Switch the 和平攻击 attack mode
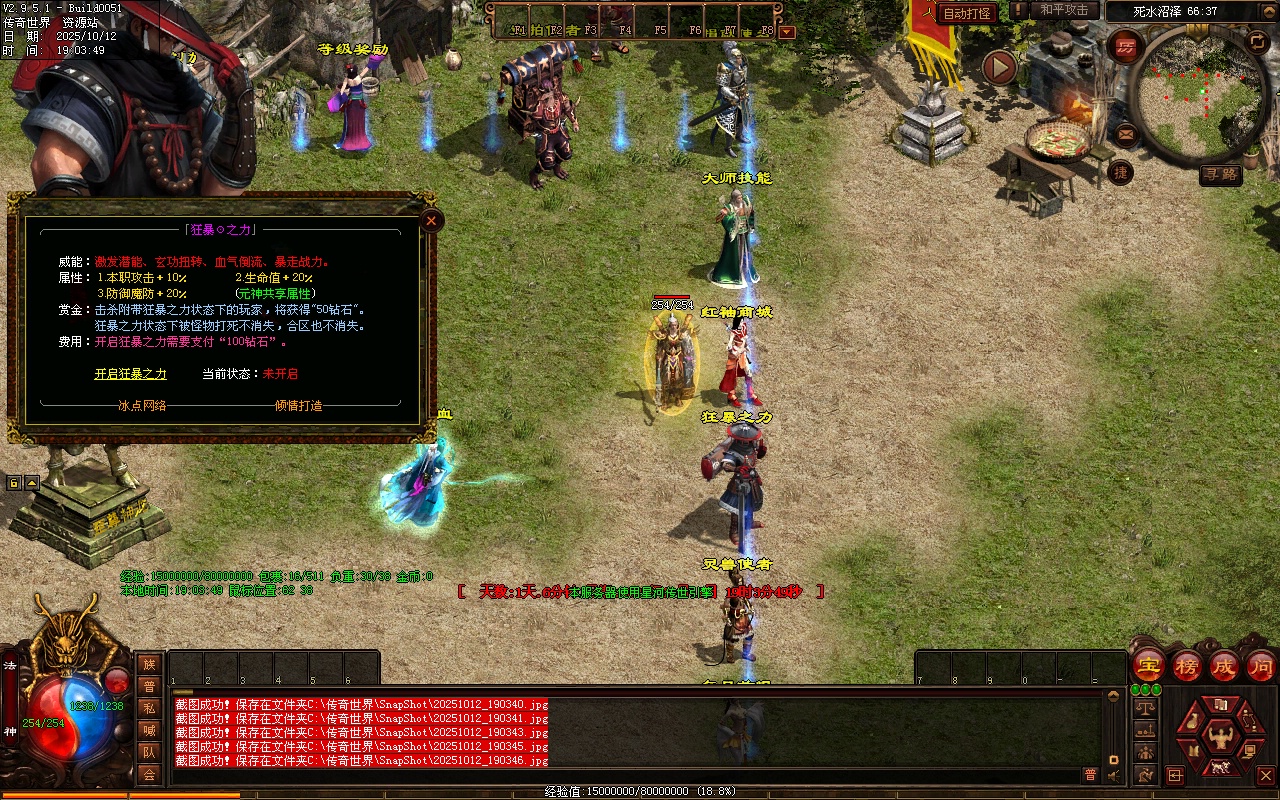The height and width of the screenshot is (800, 1280). point(1064,10)
